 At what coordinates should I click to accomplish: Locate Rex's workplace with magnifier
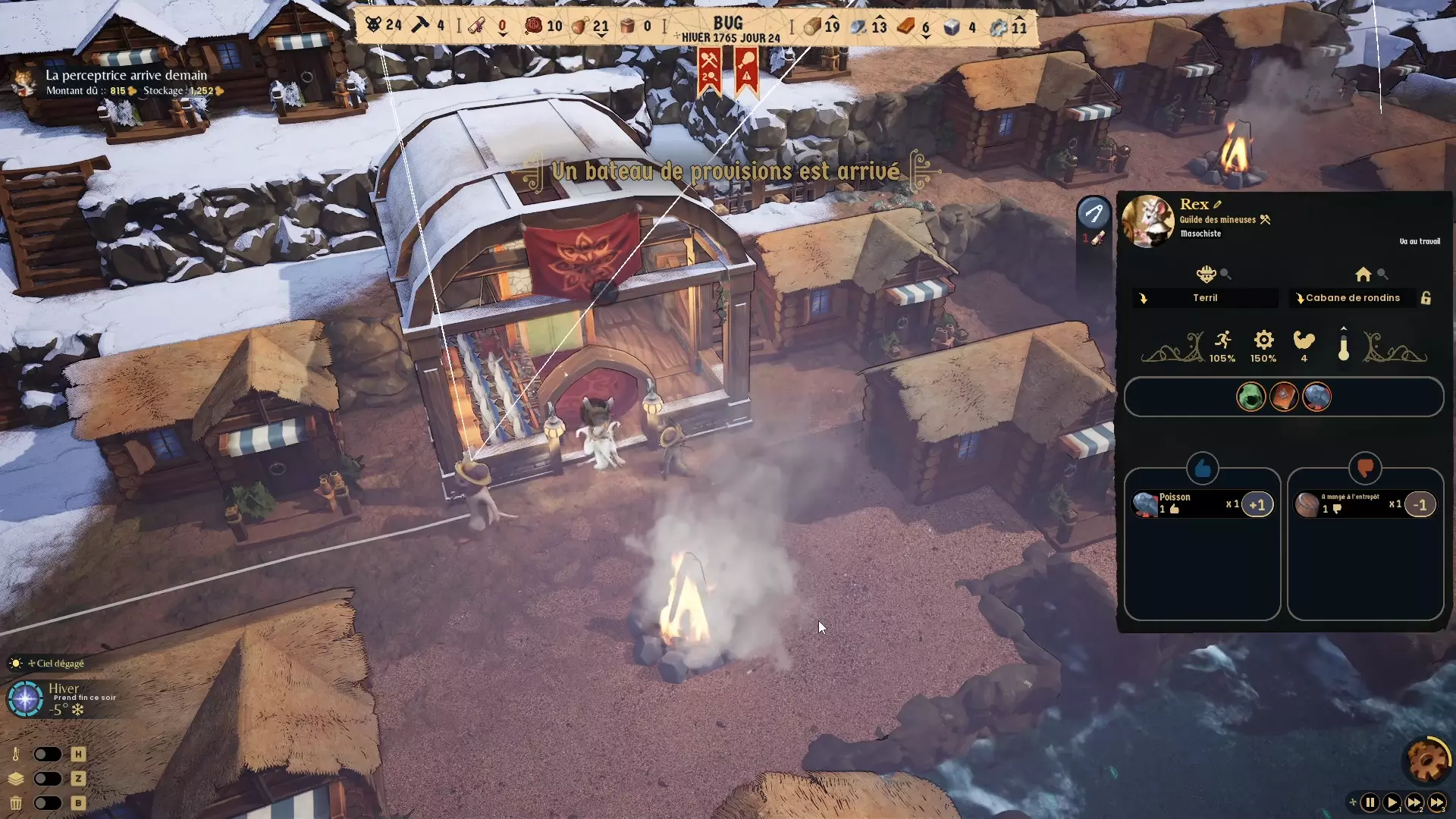pos(1225,275)
